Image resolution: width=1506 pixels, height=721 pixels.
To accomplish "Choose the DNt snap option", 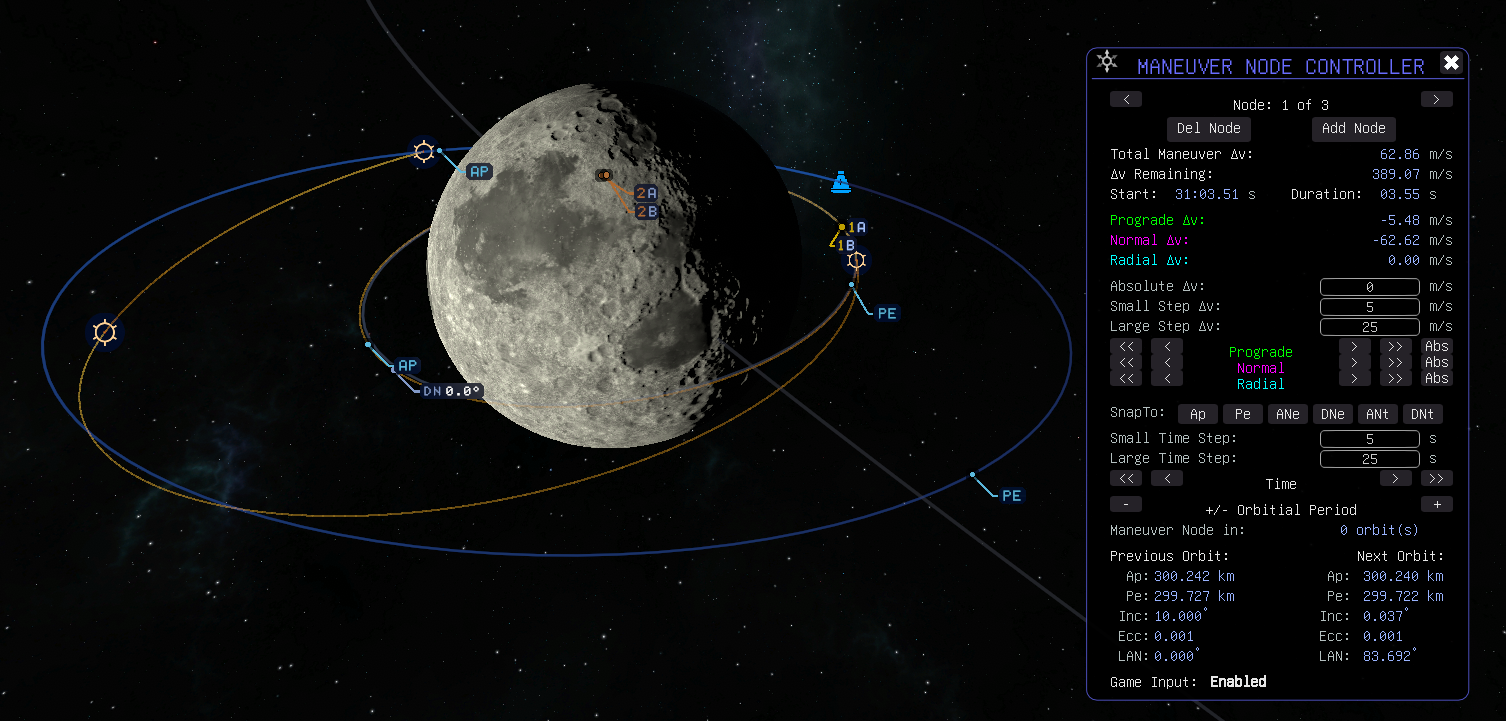I will click(1423, 414).
